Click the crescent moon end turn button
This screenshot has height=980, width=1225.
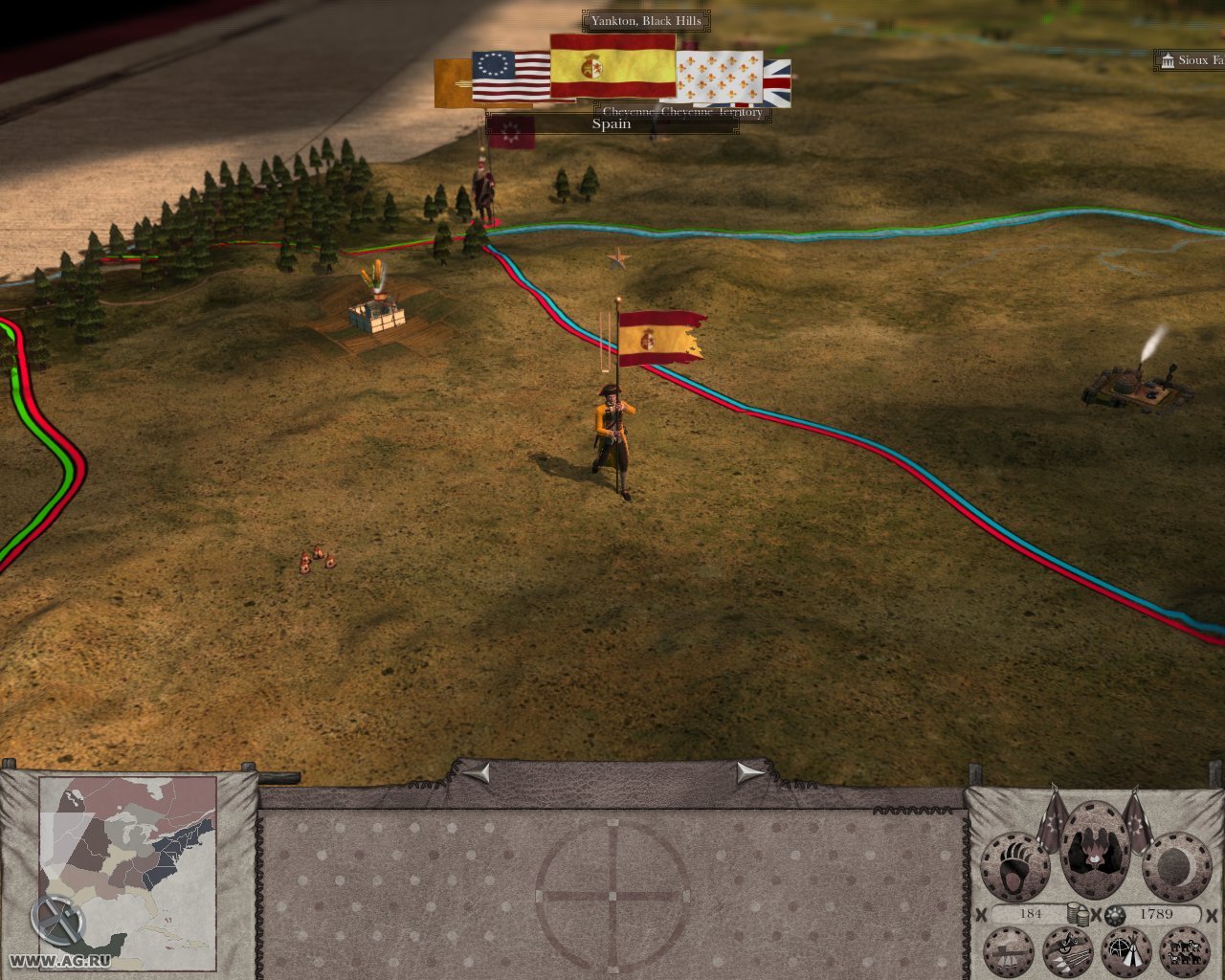(1176, 867)
